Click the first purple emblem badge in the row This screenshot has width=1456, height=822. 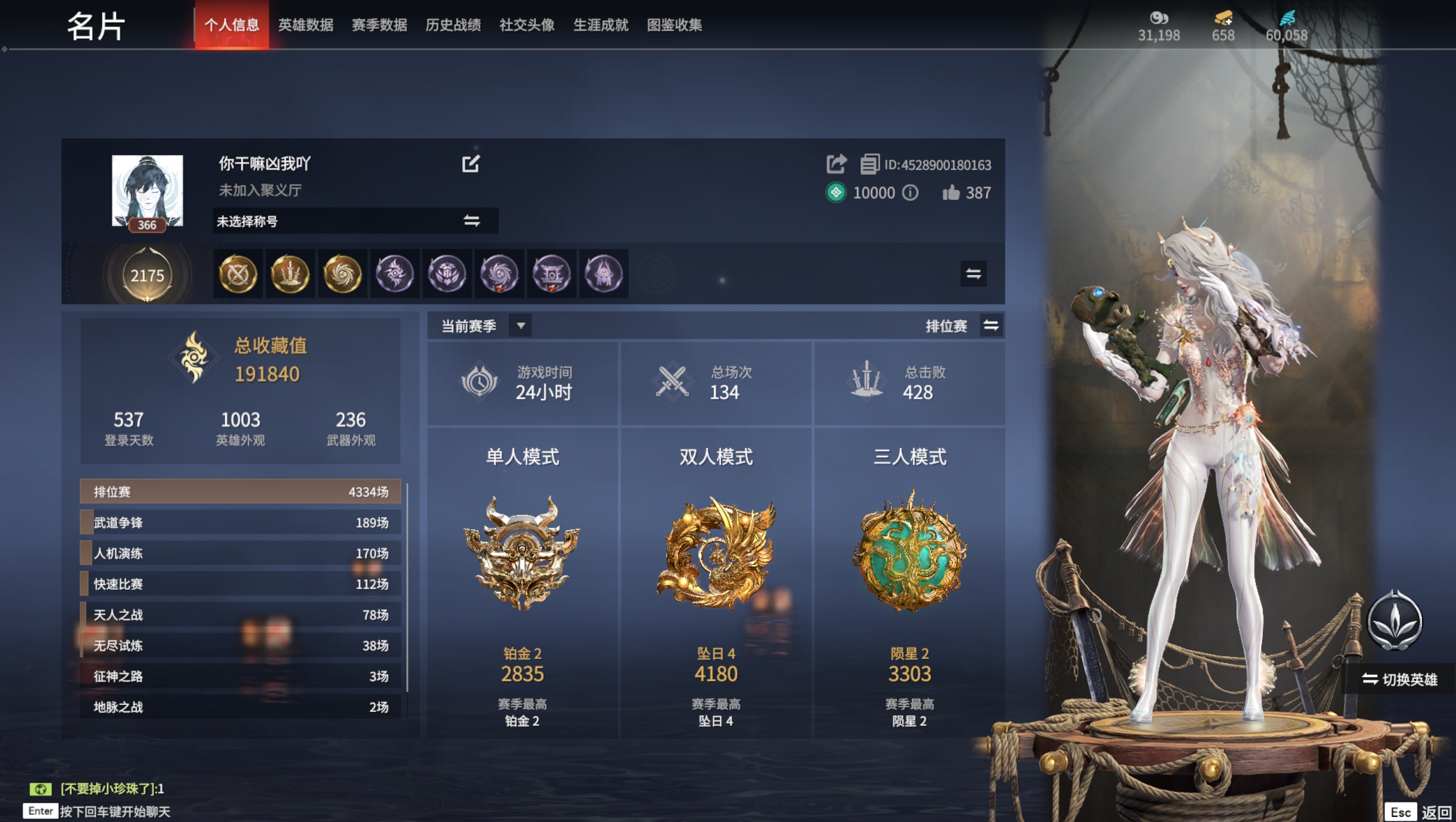pyautogui.click(x=395, y=274)
